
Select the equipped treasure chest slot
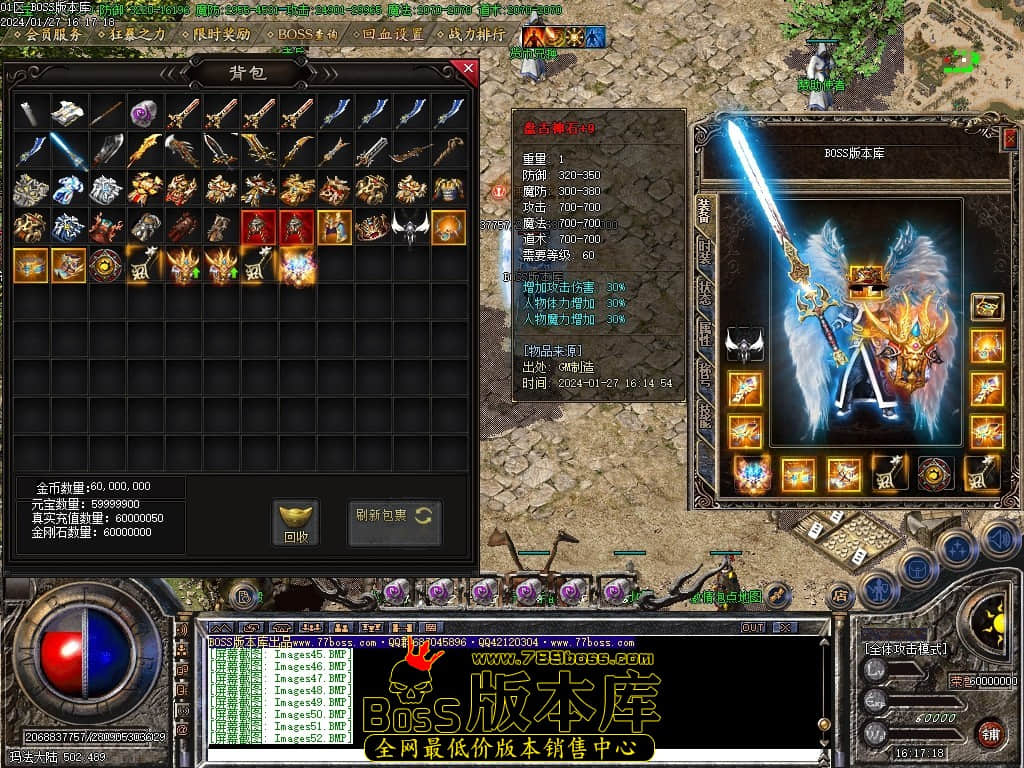987,306
